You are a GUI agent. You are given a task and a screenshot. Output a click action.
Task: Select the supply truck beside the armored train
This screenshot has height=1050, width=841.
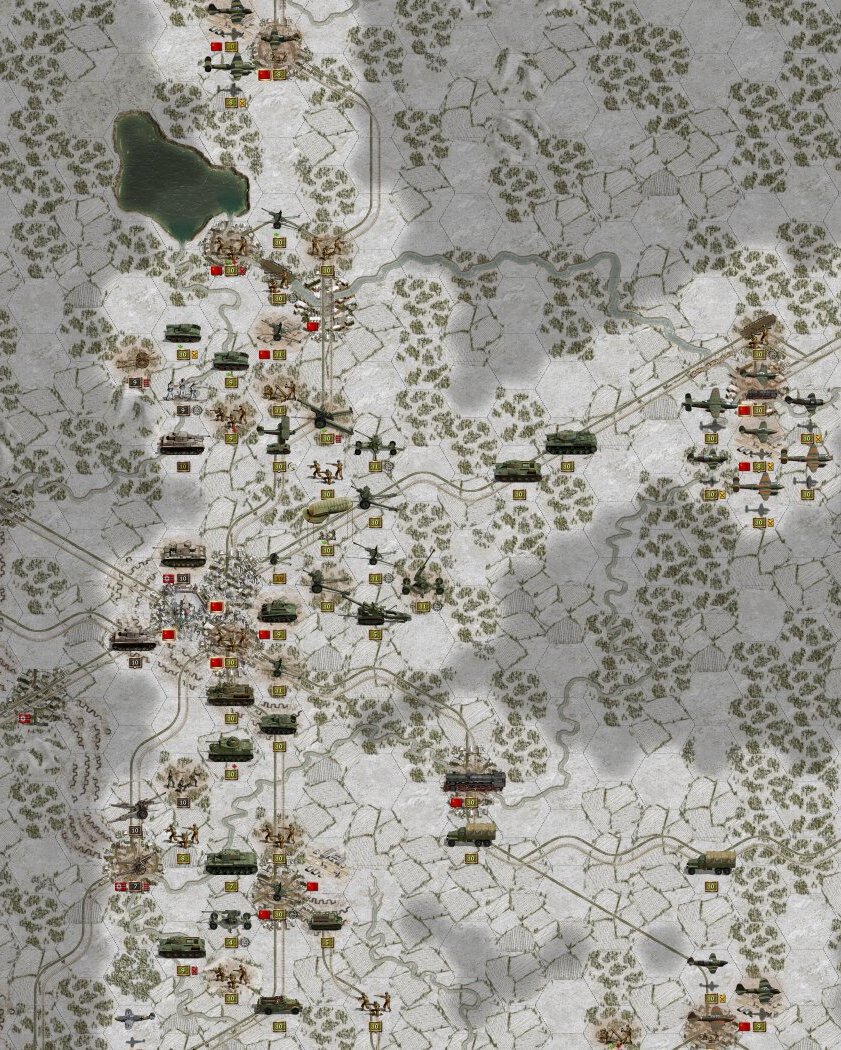(470, 834)
